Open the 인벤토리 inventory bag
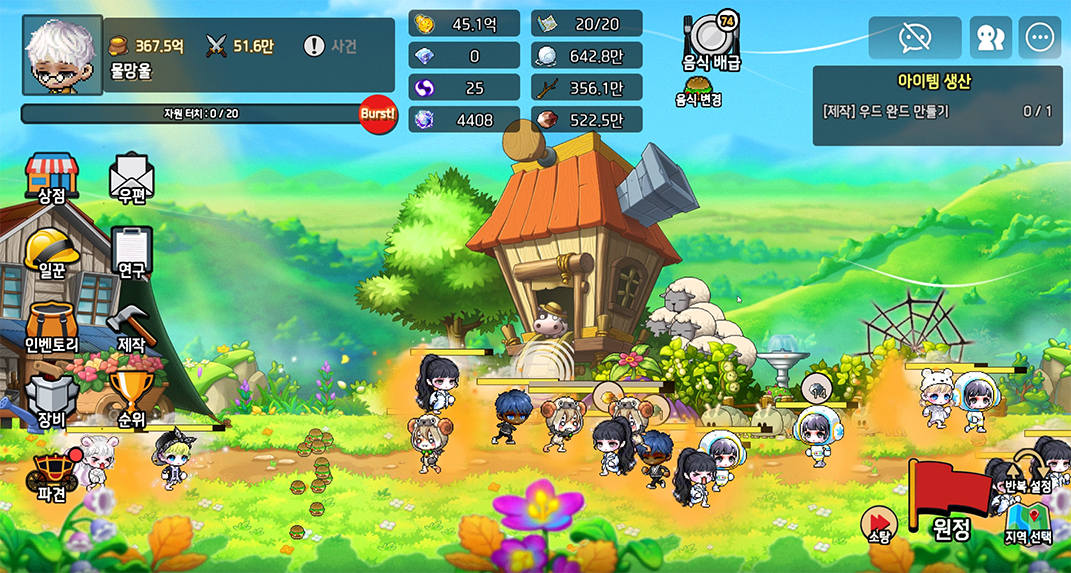This screenshot has width=1071, height=573. (x=51, y=327)
